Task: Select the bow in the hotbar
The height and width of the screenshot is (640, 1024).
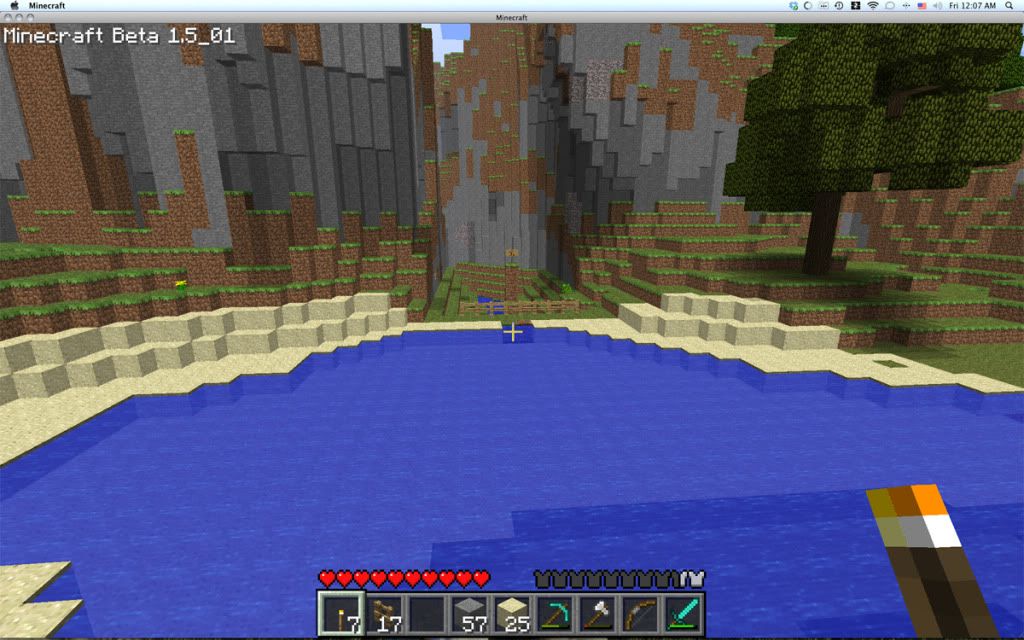Action: coord(640,613)
